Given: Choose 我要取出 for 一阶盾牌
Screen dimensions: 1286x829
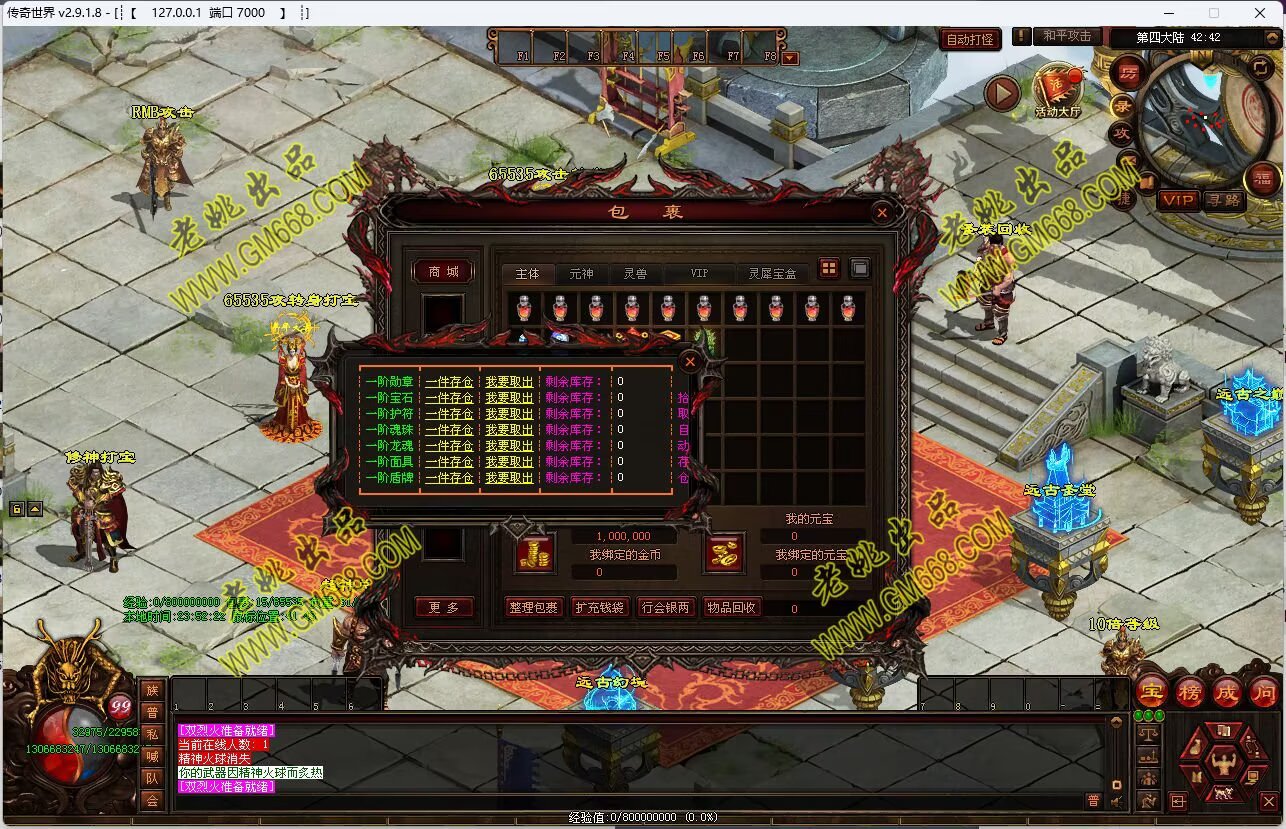Looking at the screenshot, I should 509,478.
